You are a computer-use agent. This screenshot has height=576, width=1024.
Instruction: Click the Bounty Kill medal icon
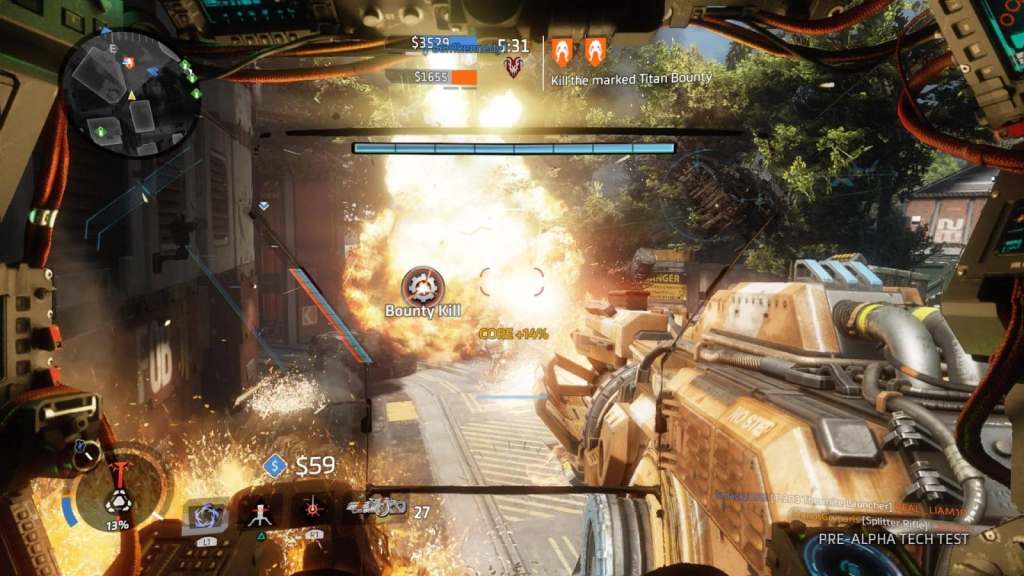[423, 286]
